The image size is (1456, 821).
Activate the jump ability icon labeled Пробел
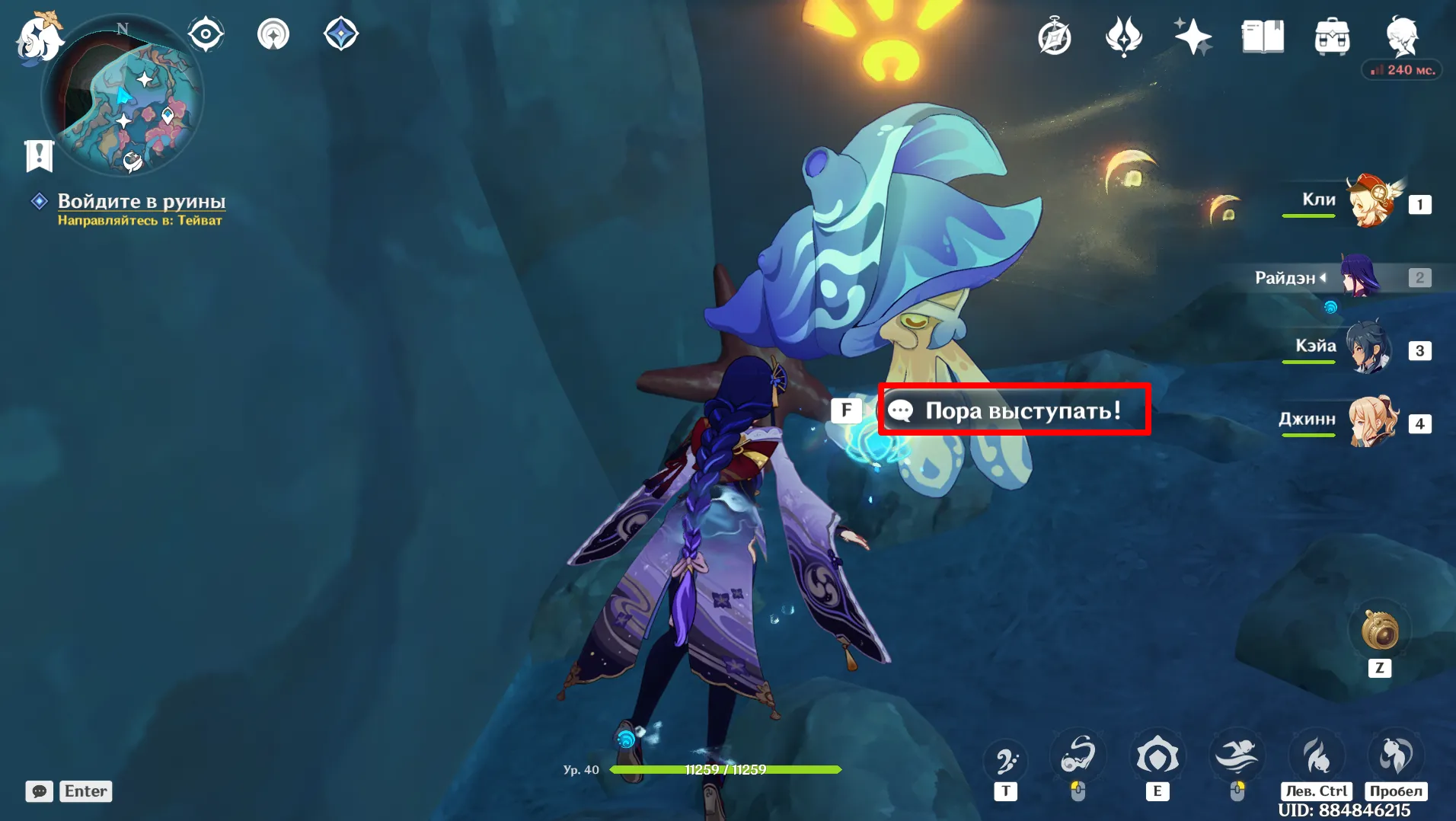(x=1396, y=756)
